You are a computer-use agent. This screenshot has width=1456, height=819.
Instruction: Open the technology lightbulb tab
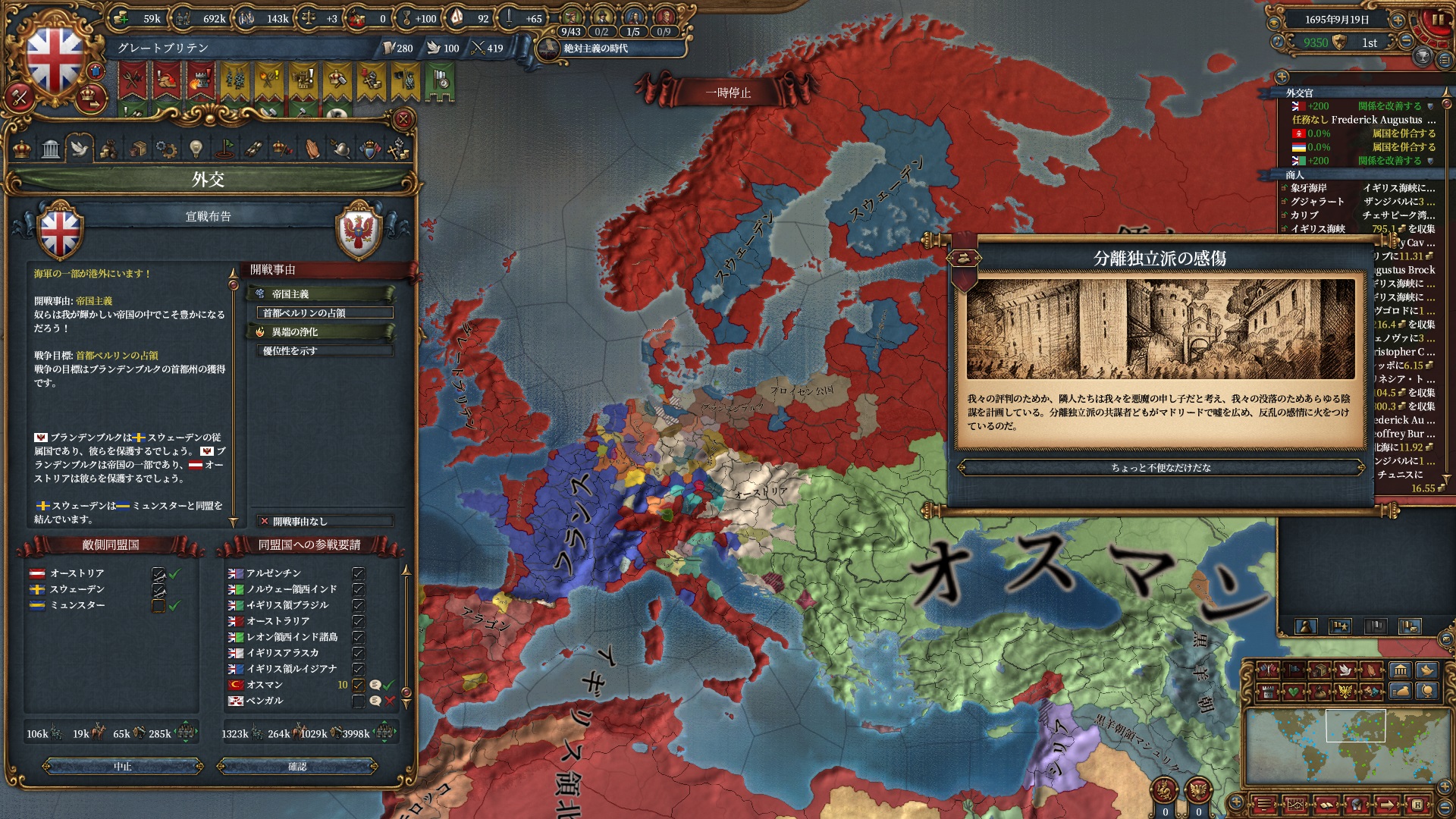tap(196, 149)
